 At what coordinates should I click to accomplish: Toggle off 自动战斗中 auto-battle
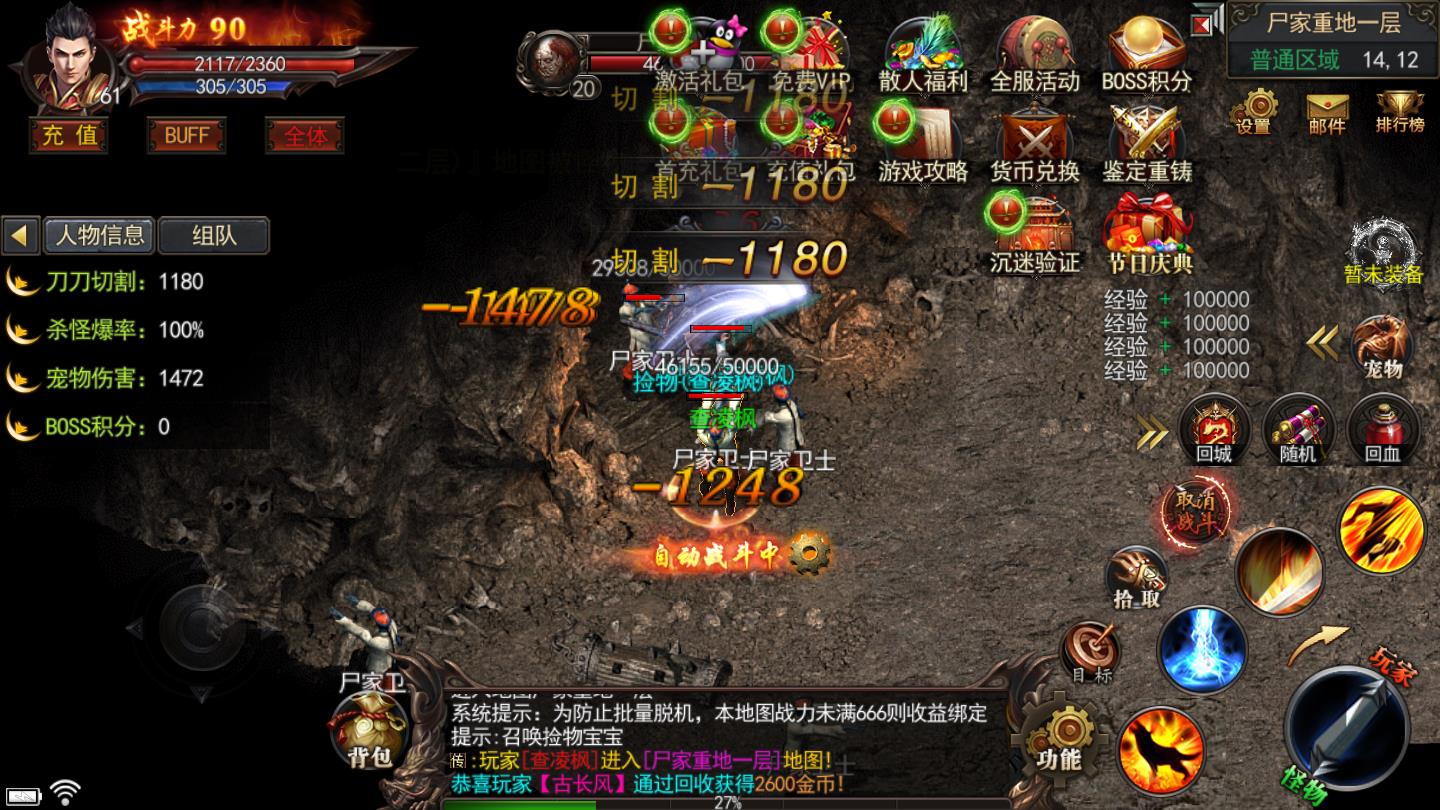tap(728, 556)
